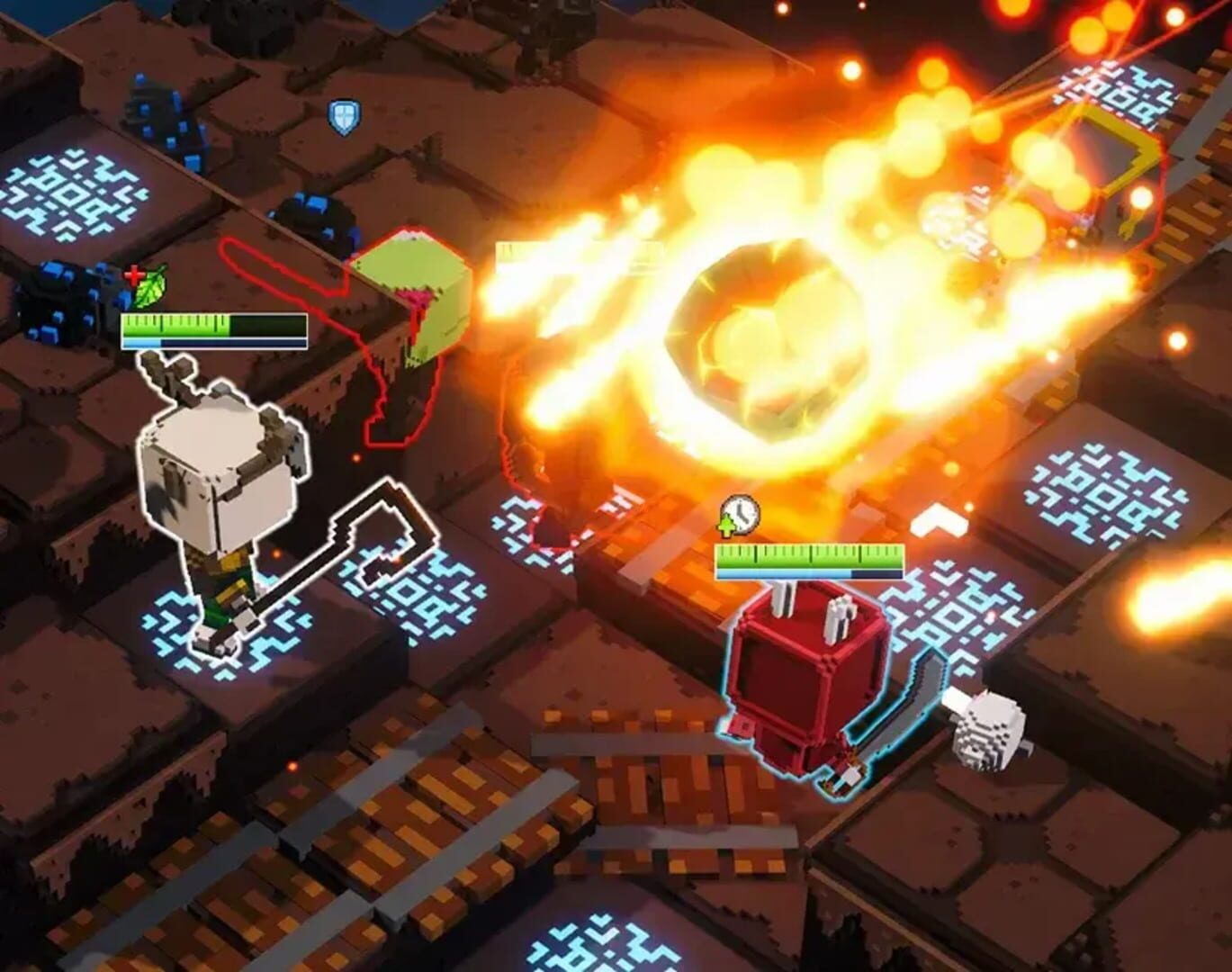Image resolution: width=1232 pixels, height=972 pixels.
Task: Click the clock speed-boost buff icon
Action: pyautogui.click(x=743, y=515)
